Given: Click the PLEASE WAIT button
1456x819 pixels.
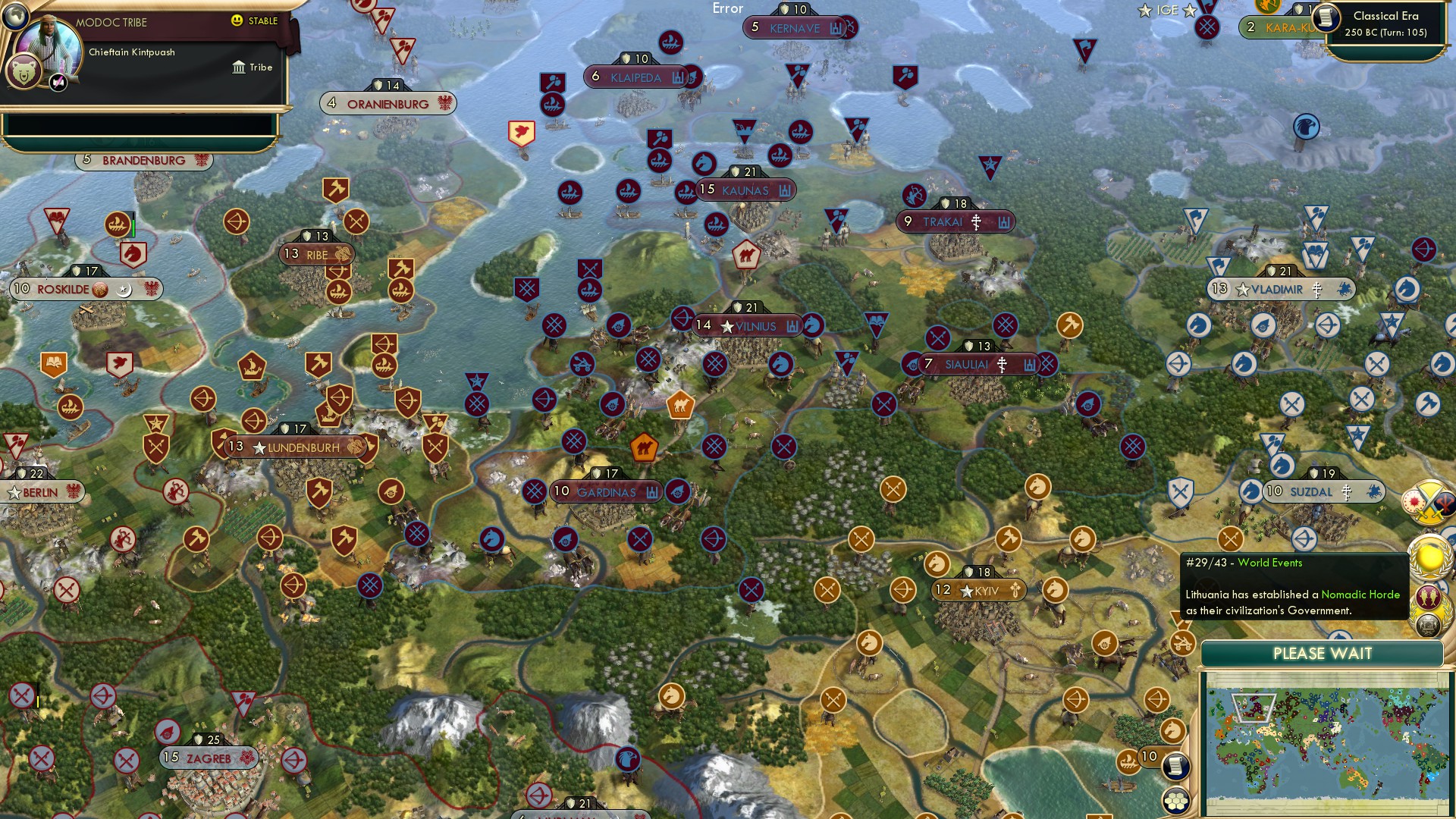Looking at the screenshot, I should click(x=1325, y=653).
